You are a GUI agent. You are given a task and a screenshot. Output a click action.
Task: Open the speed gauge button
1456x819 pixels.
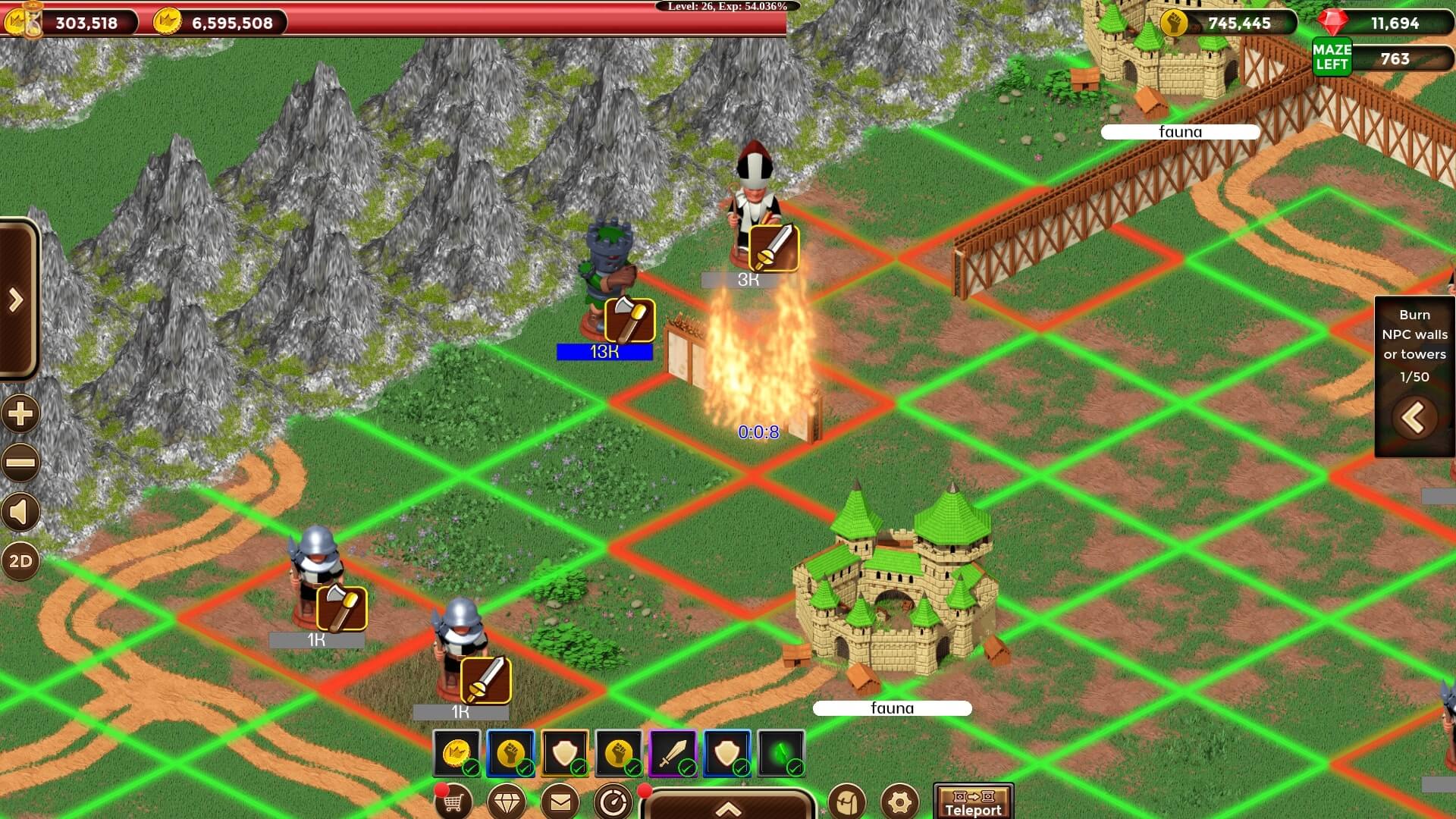click(x=613, y=802)
